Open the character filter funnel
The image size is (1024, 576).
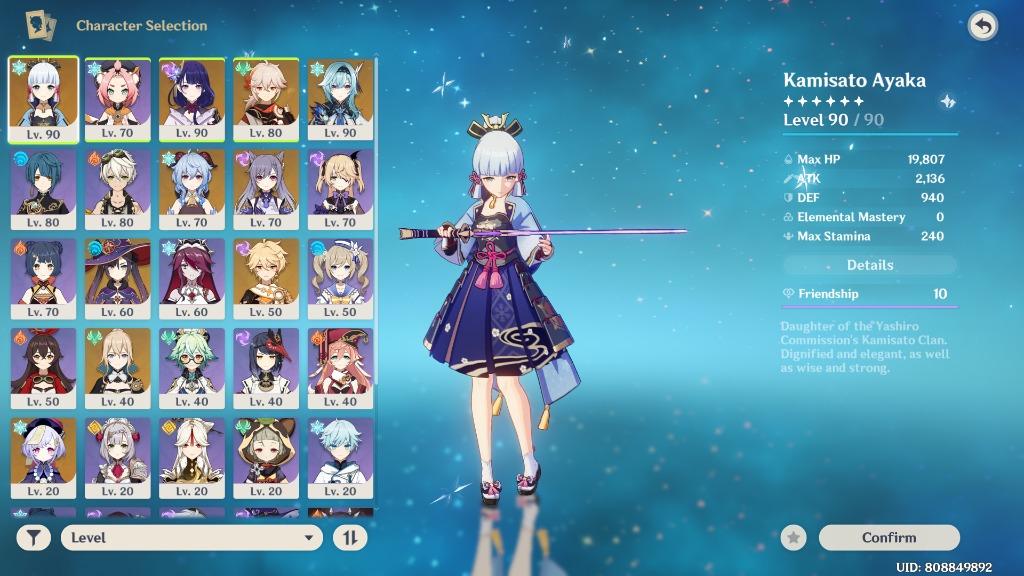(33, 538)
